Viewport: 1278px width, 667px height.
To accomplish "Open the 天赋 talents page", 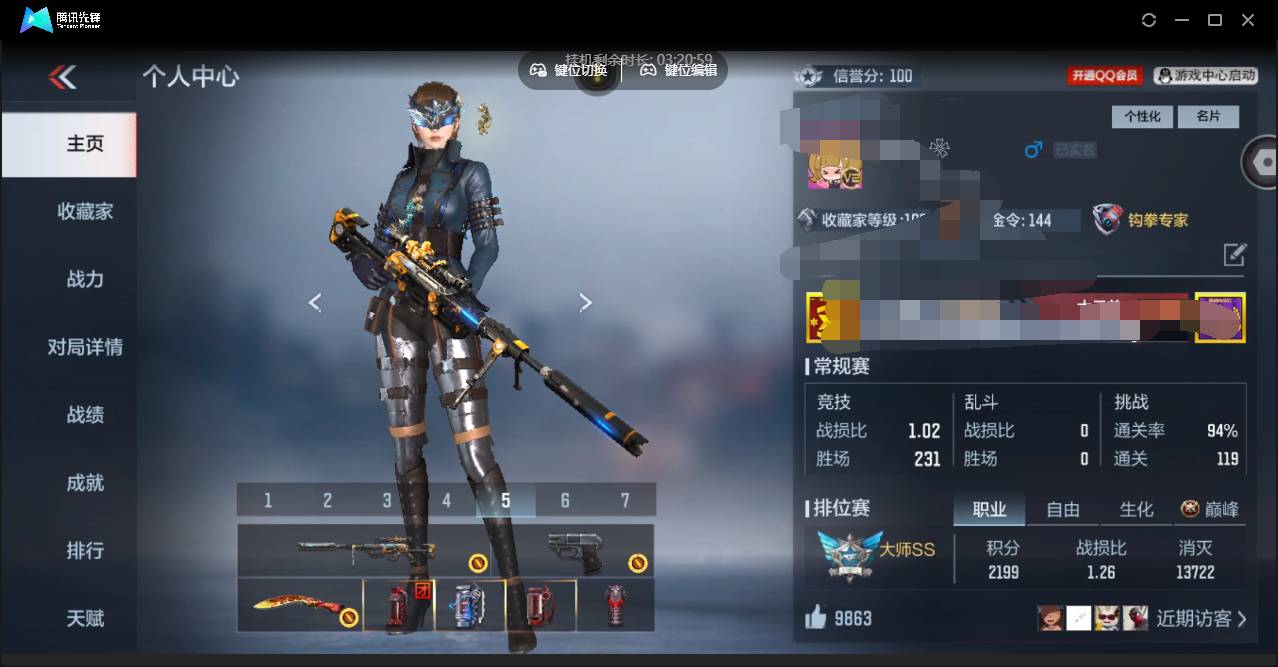I will (x=85, y=618).
